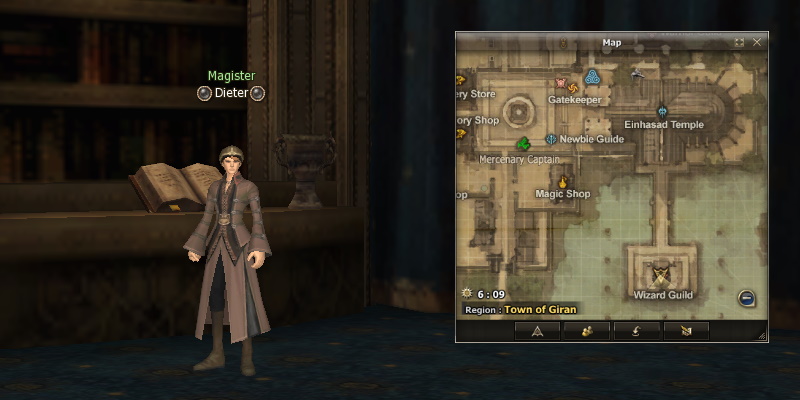Screen dimensions: 800x400
Task: Click the Wizard Guild marker on map
Action: [661, 273]
